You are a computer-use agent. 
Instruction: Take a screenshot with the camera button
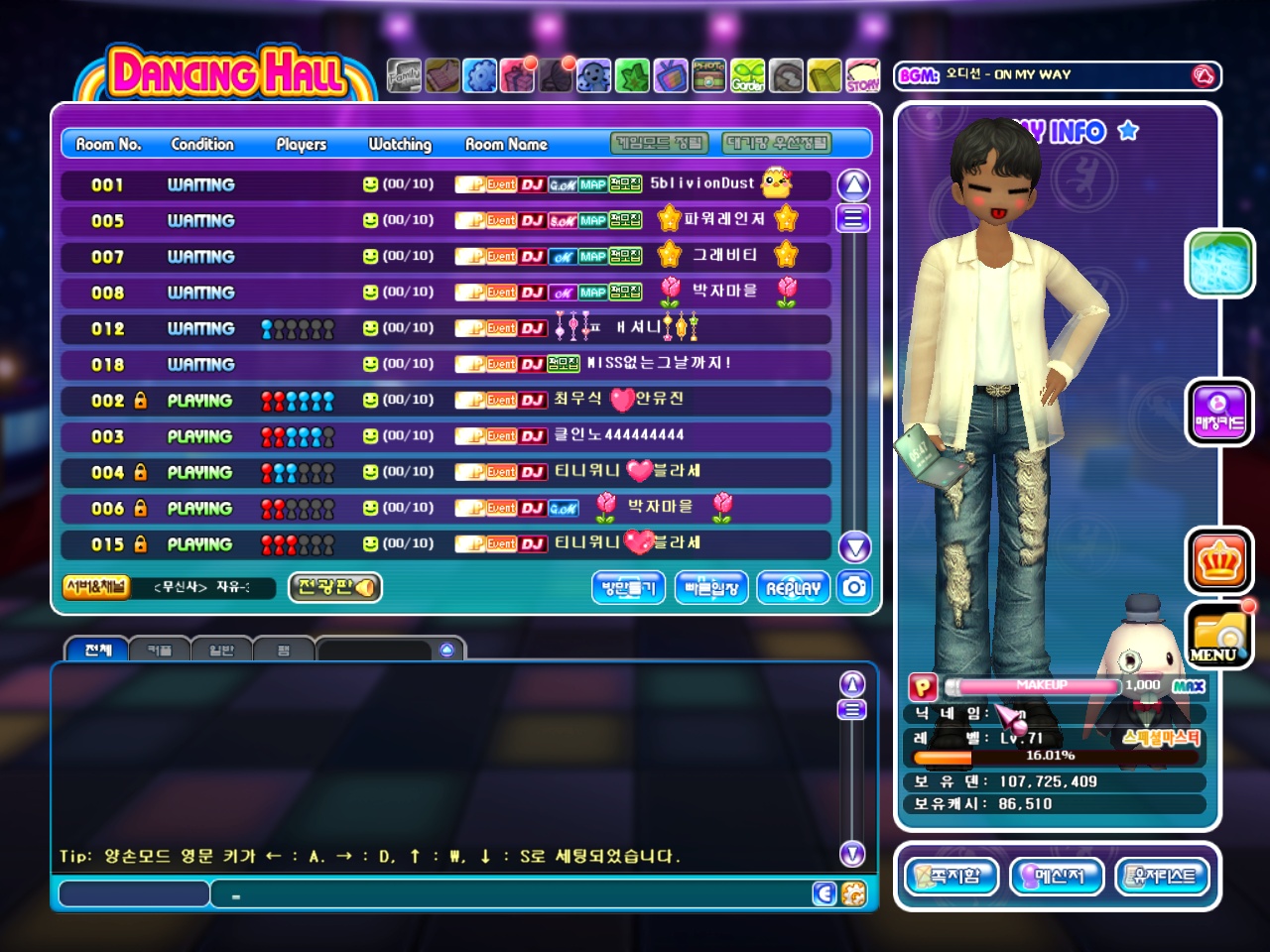point(854,587)
